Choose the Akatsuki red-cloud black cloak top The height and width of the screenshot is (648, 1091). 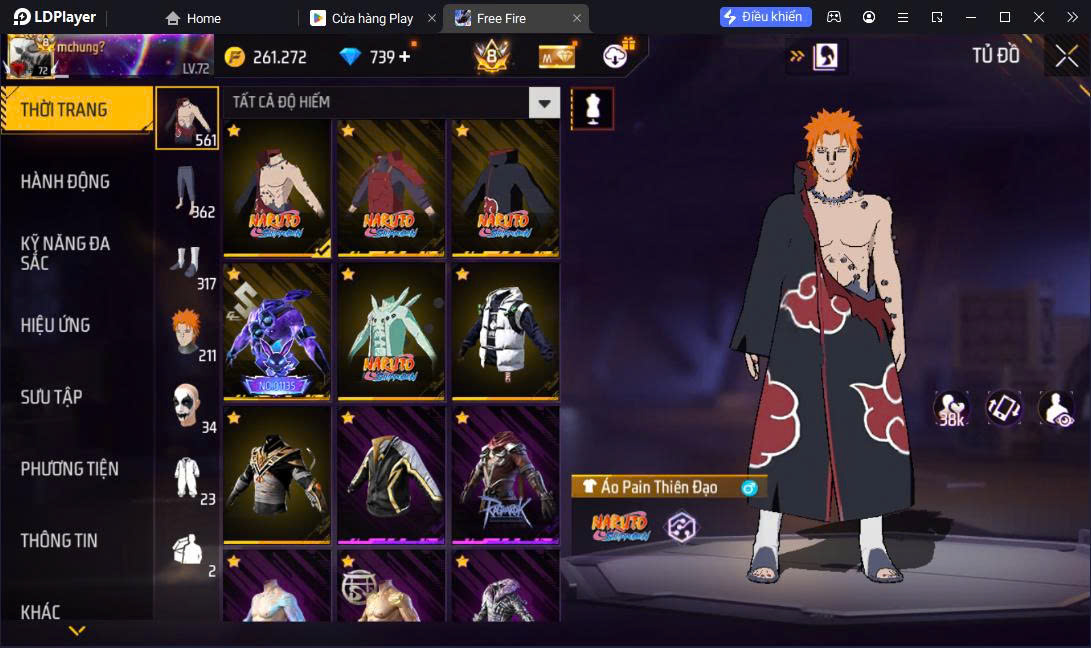(x=505, y=187)
